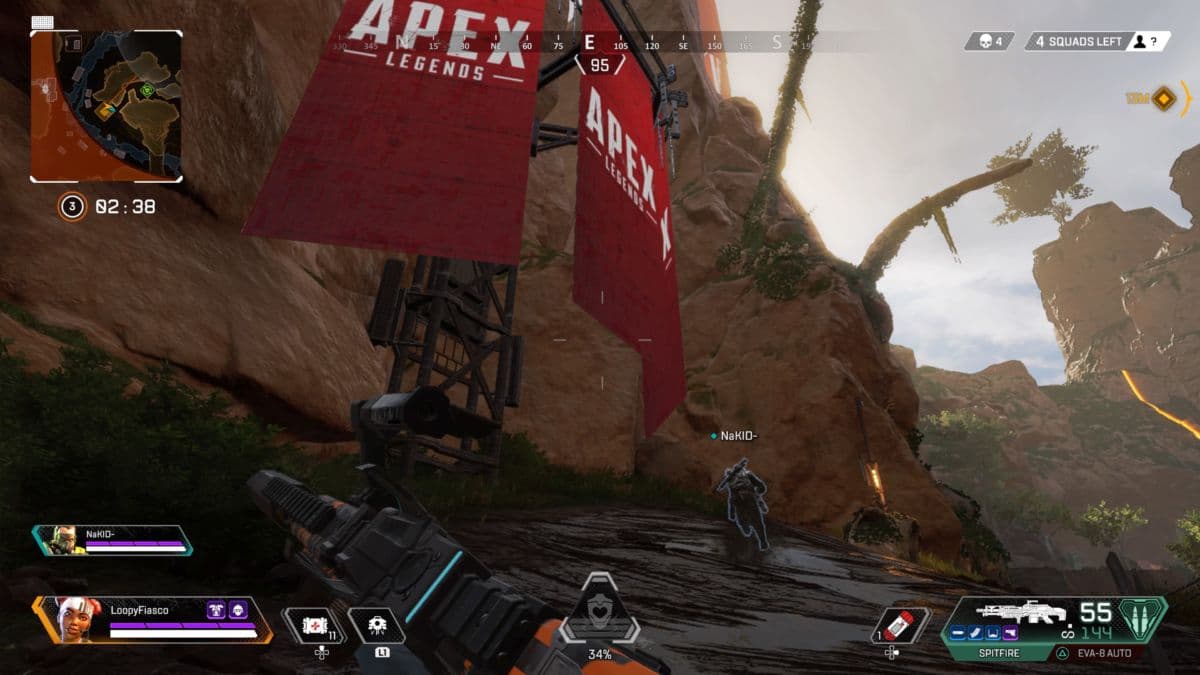Select the grenade ordnance slot

[x=900, y=623]
